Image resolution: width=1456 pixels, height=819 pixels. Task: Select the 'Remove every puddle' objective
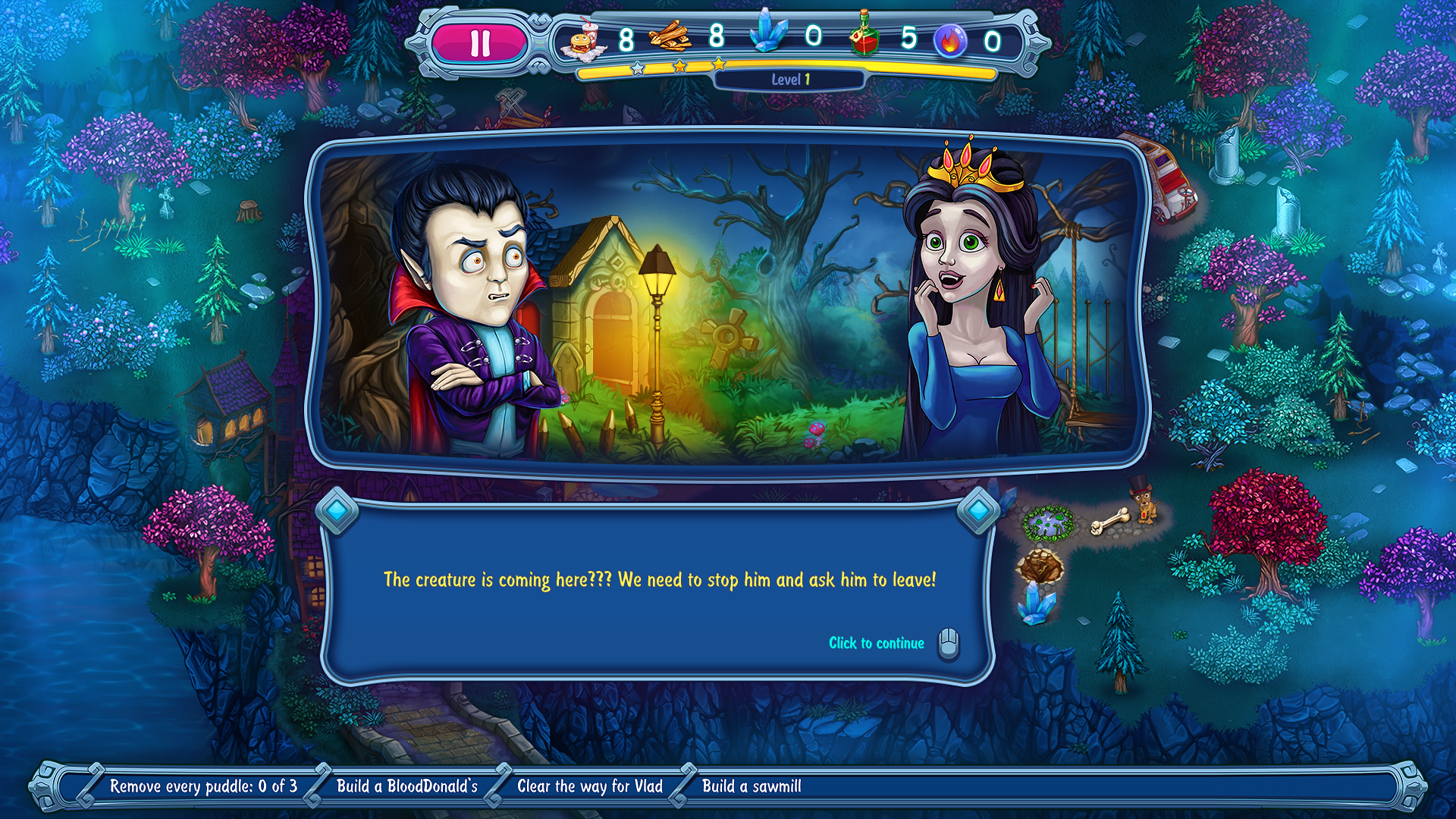point(203,786)
